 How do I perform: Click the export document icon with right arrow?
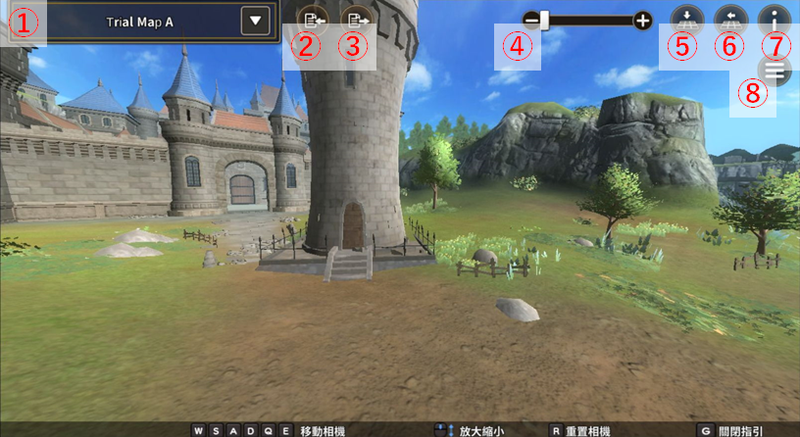click(355, 18)
